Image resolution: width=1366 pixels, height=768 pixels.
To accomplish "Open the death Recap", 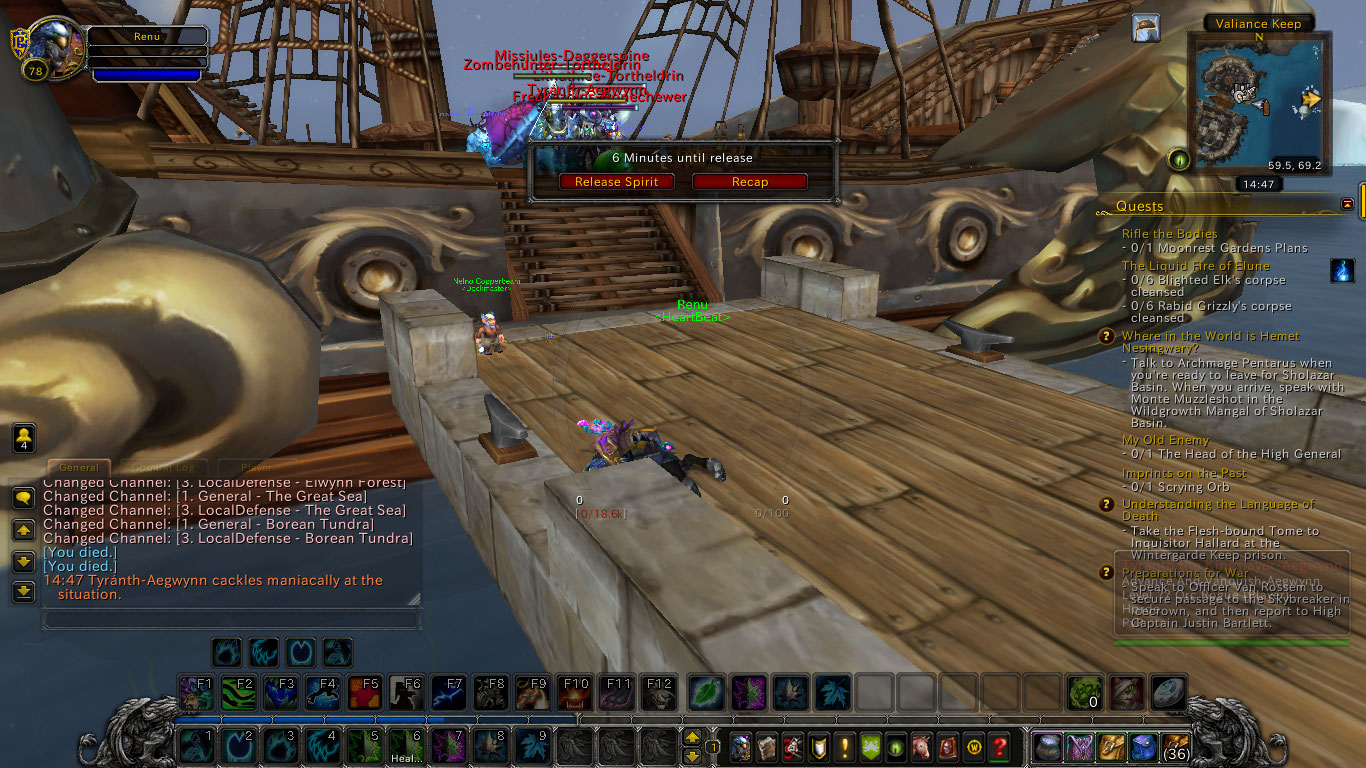I will 749,182.
